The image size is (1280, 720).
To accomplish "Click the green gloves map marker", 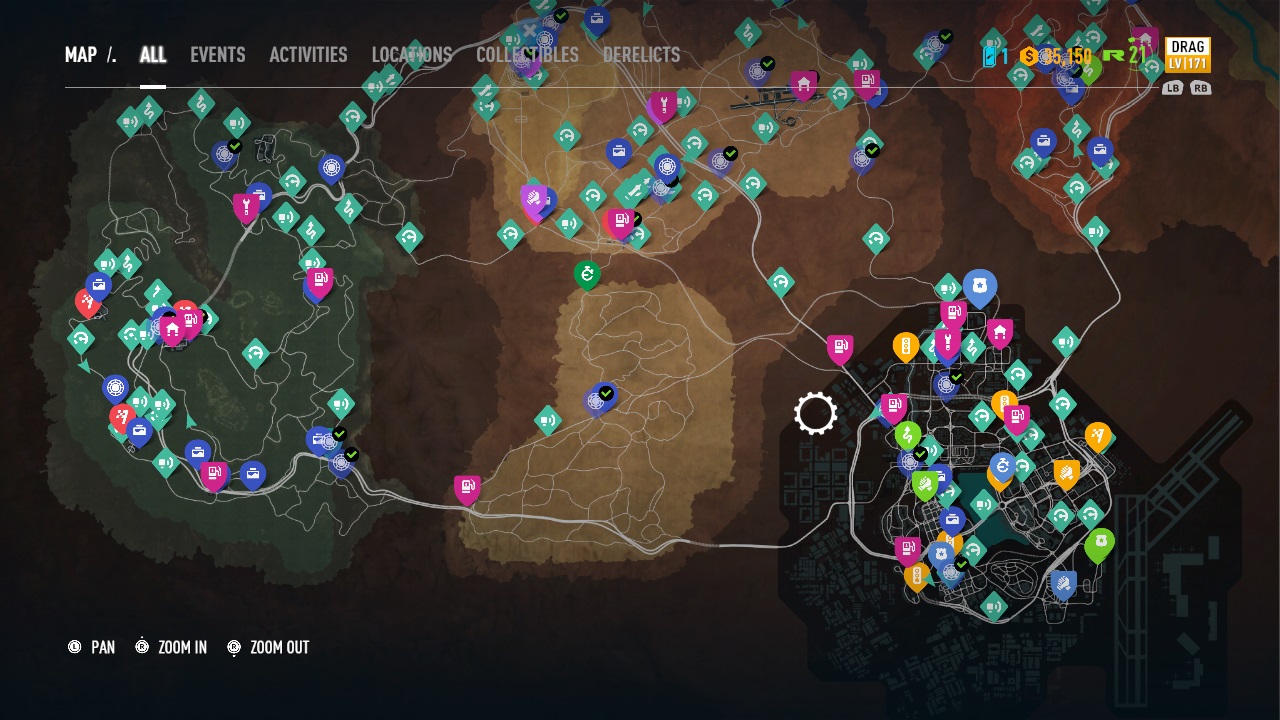I will point(925,486).
